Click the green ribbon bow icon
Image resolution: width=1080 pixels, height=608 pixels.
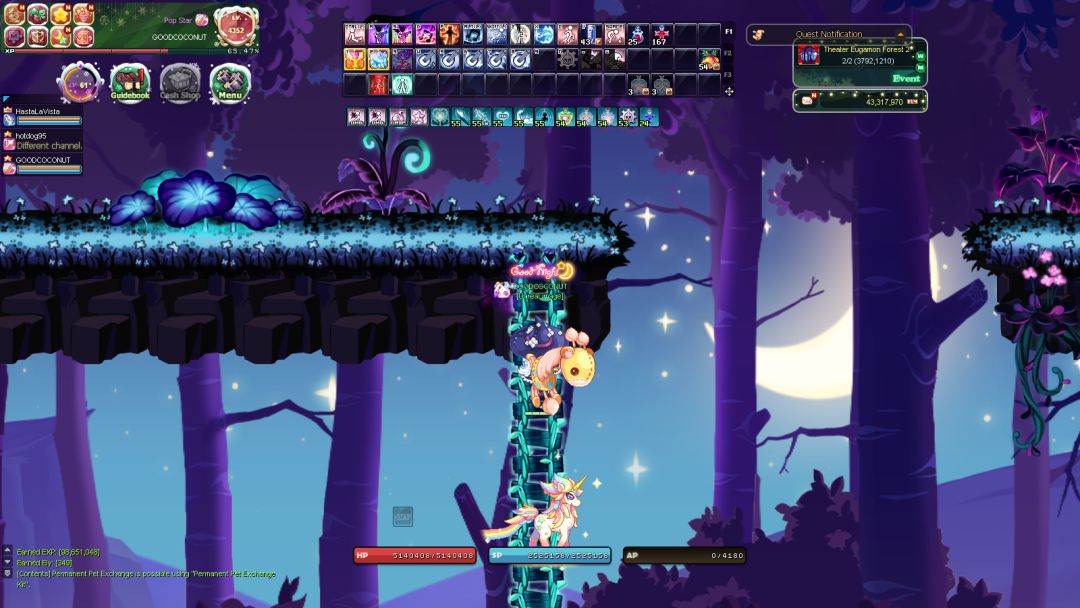(x=37, y=14)
